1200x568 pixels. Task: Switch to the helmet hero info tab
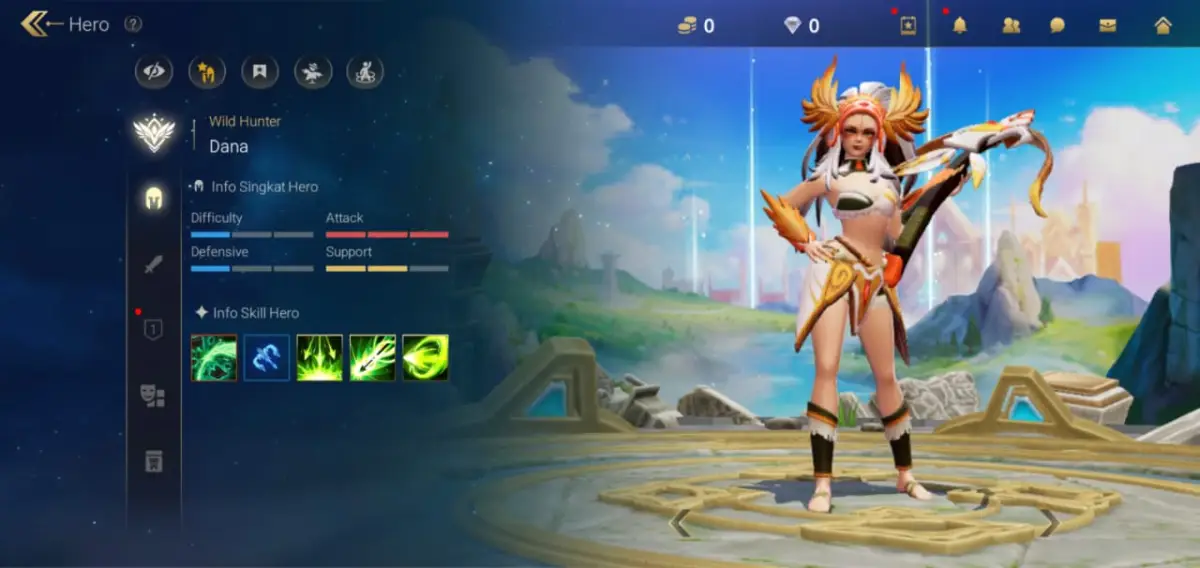153,197
